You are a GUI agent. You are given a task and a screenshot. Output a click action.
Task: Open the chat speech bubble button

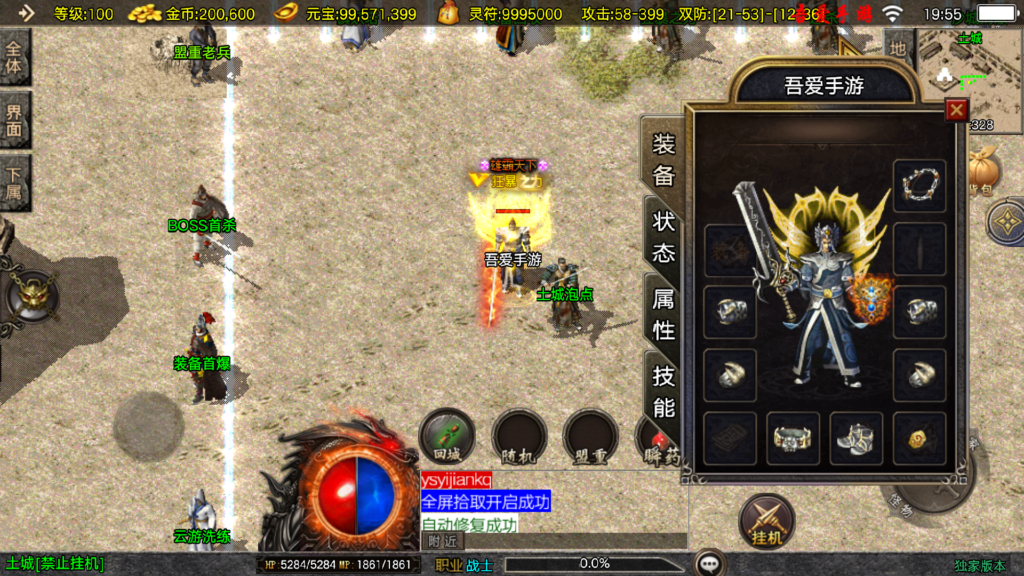click(711, 564)
